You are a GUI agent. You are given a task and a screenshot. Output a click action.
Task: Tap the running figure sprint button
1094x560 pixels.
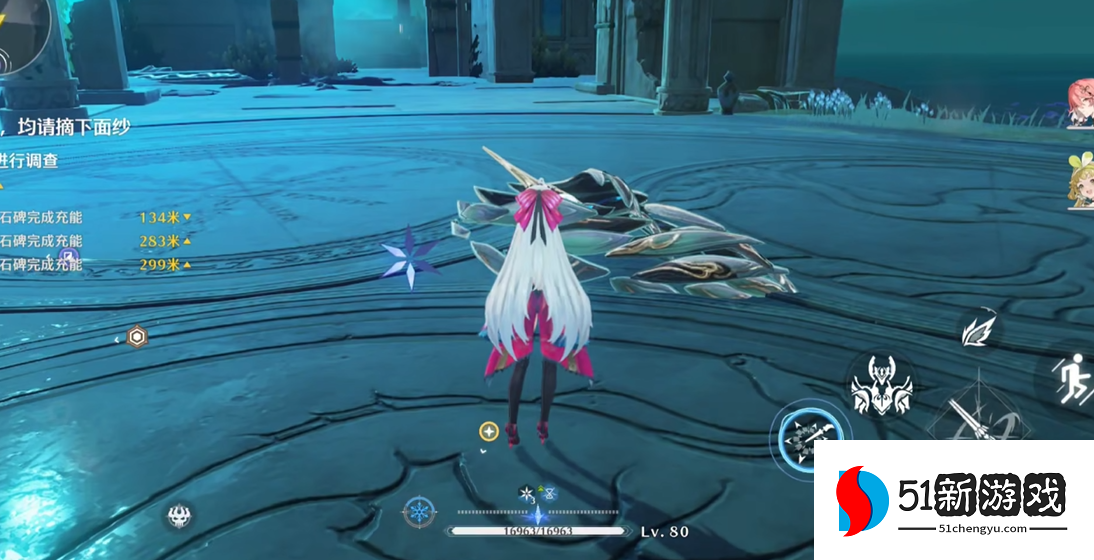click(1070, 380)
